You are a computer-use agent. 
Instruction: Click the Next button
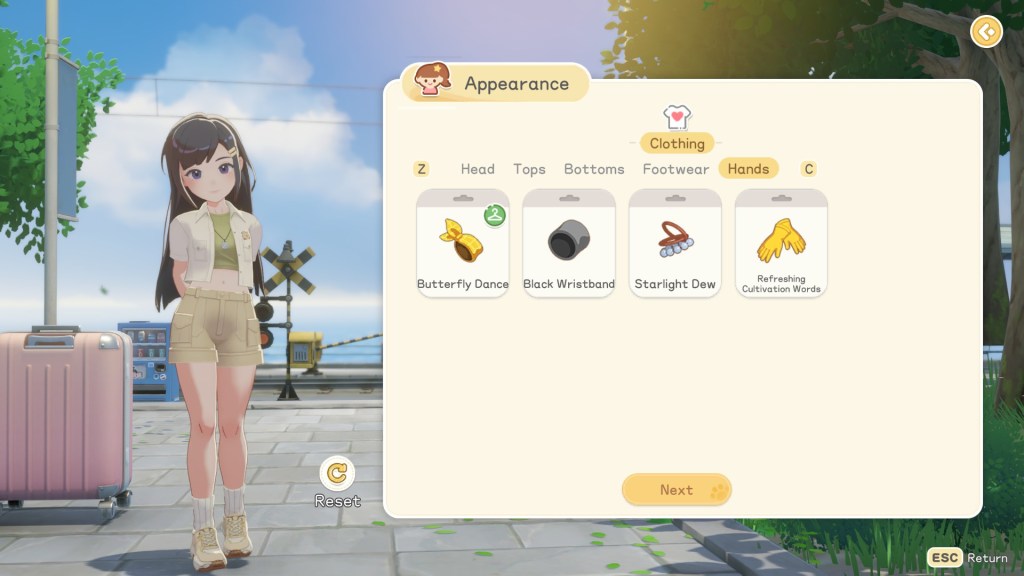[677, 490]
